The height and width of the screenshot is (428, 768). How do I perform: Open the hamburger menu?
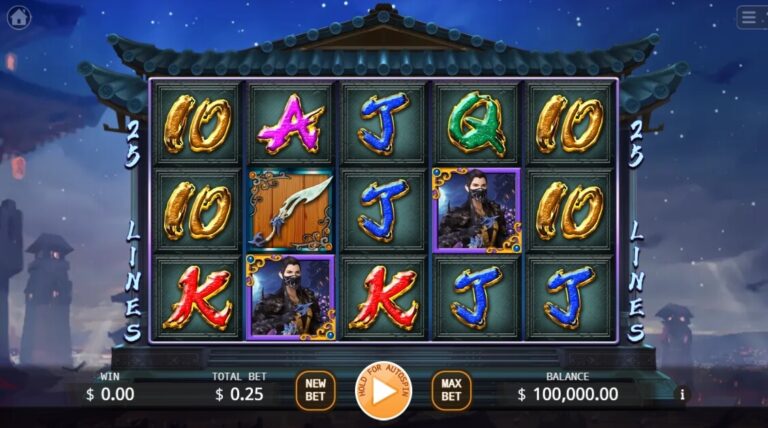[x=750, y=17]
